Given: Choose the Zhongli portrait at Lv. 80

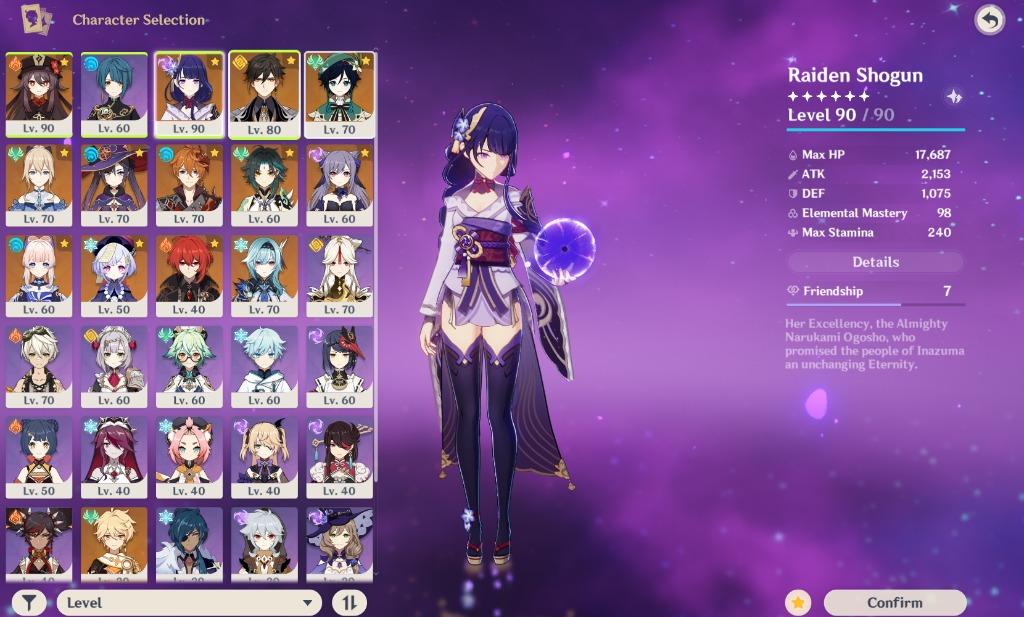Looking at the screenshot, I should tap(264, 93).
